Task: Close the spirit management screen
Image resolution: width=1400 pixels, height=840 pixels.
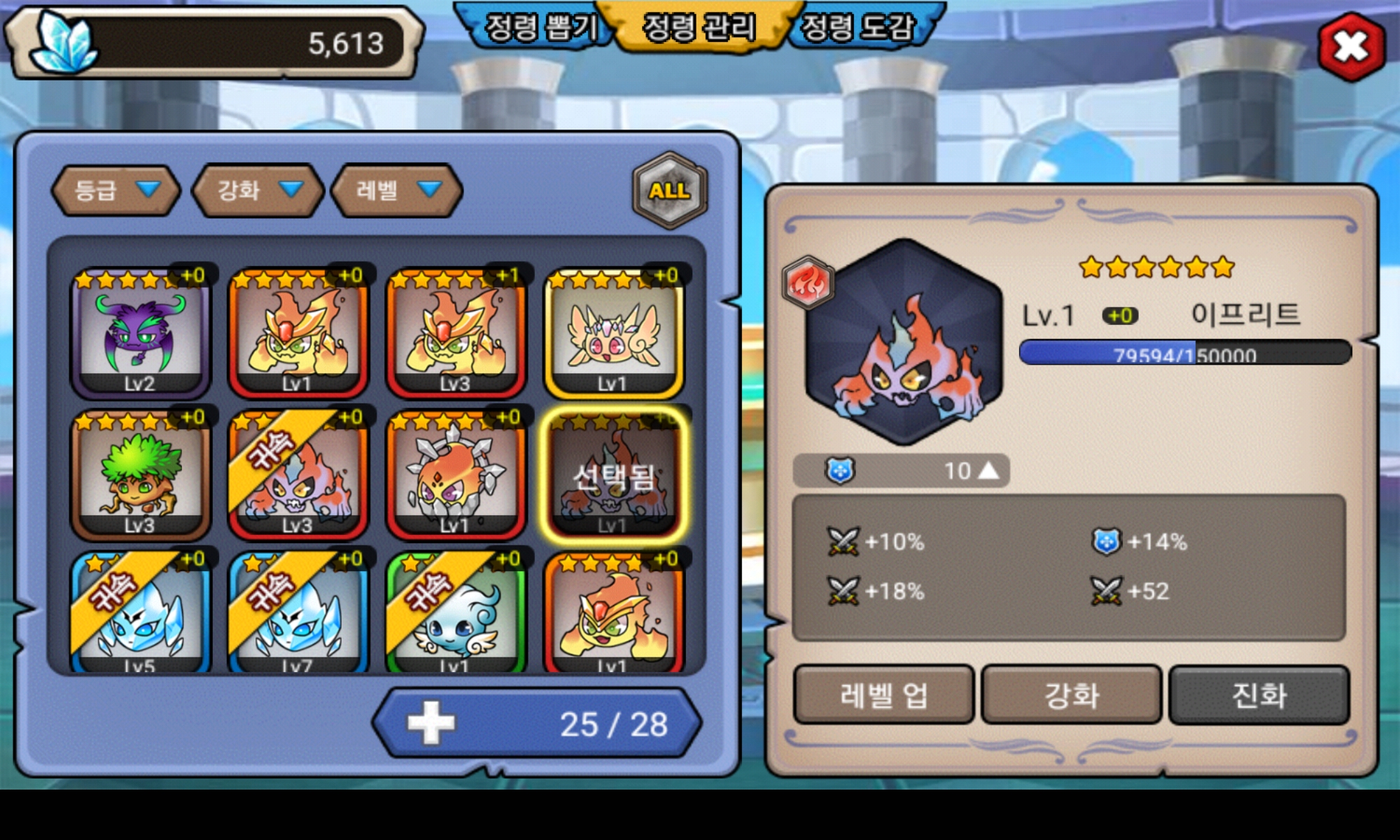Action: pyautogui.click(x=1351, y=47)
